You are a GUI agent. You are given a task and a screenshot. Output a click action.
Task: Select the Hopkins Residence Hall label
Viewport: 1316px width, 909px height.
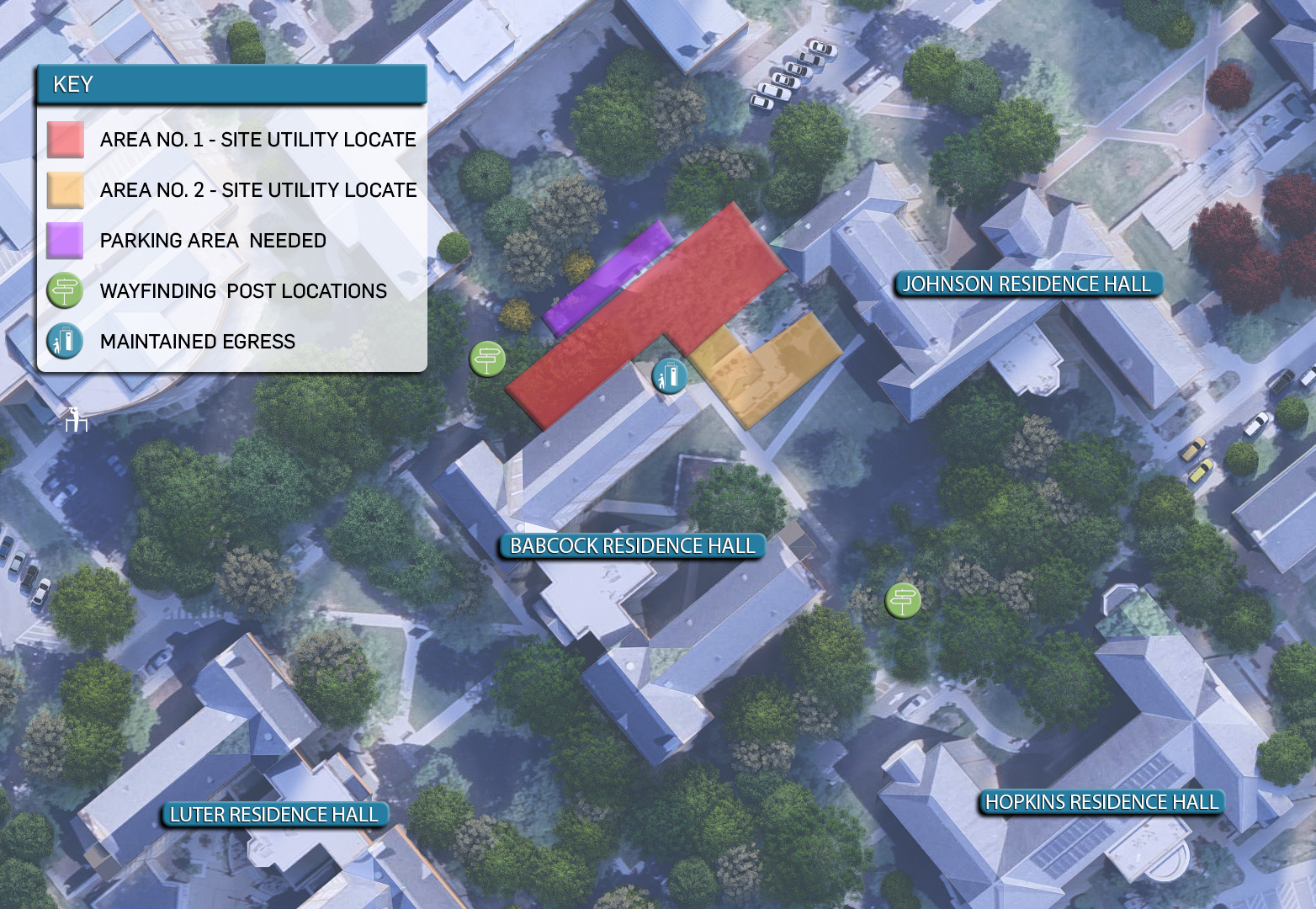[1101, 803]
